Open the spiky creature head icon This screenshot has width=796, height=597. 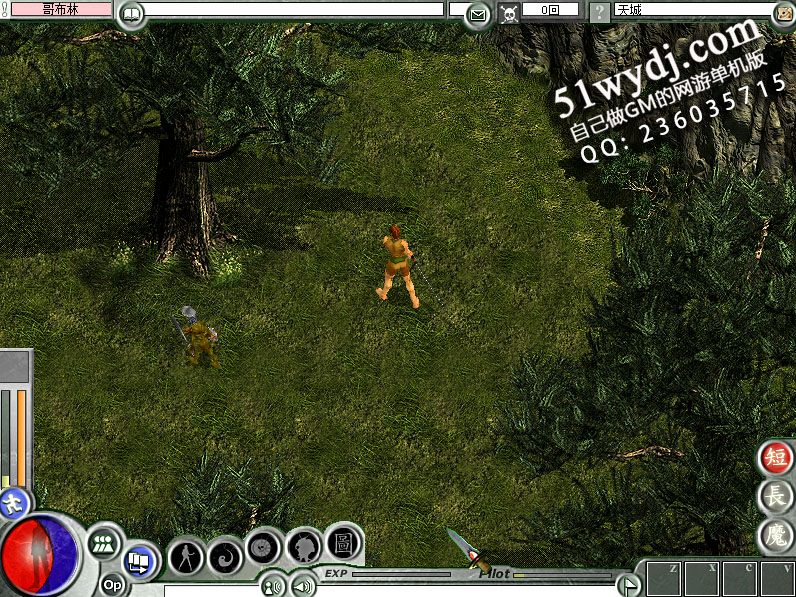pos(303,547)
